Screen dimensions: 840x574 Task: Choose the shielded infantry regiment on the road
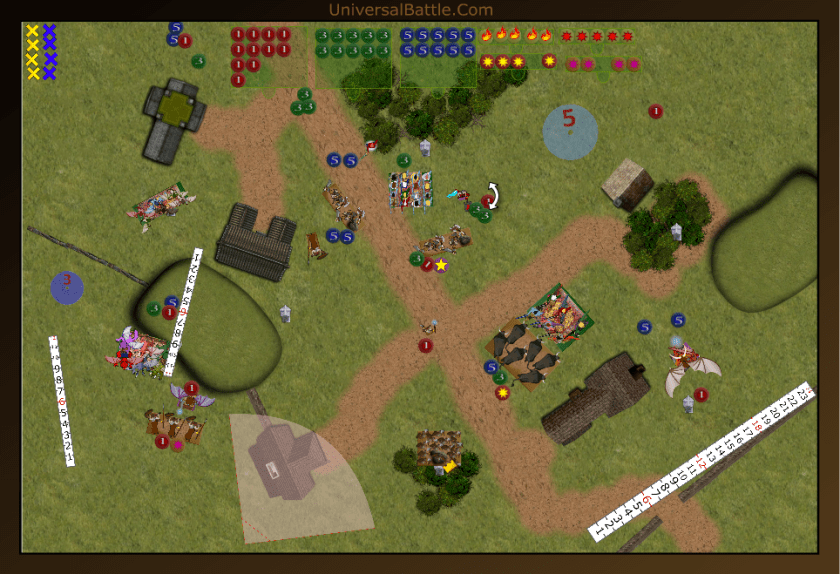(411, 190)
